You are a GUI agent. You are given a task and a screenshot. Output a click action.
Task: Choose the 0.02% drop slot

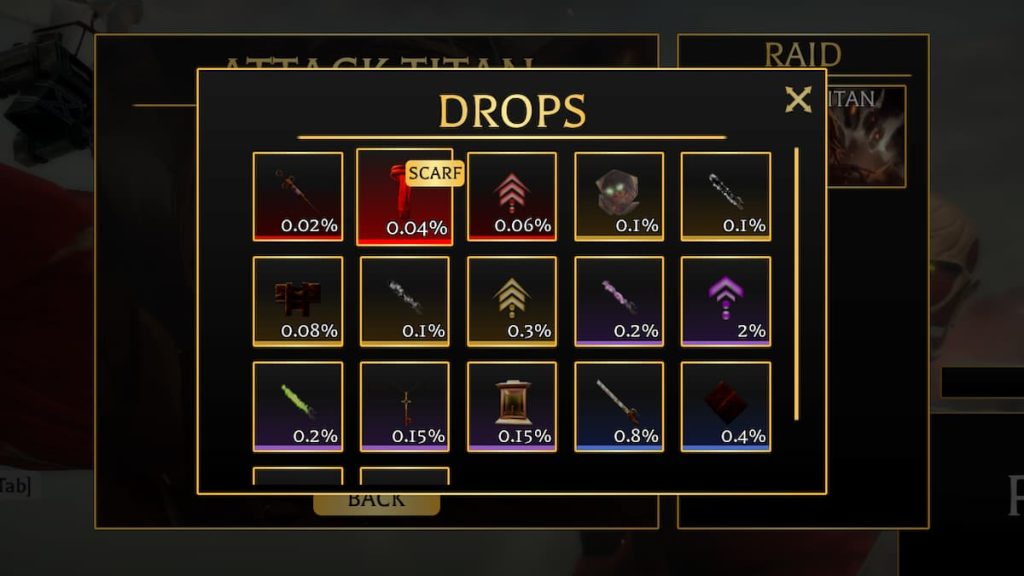tap(297, 197)
